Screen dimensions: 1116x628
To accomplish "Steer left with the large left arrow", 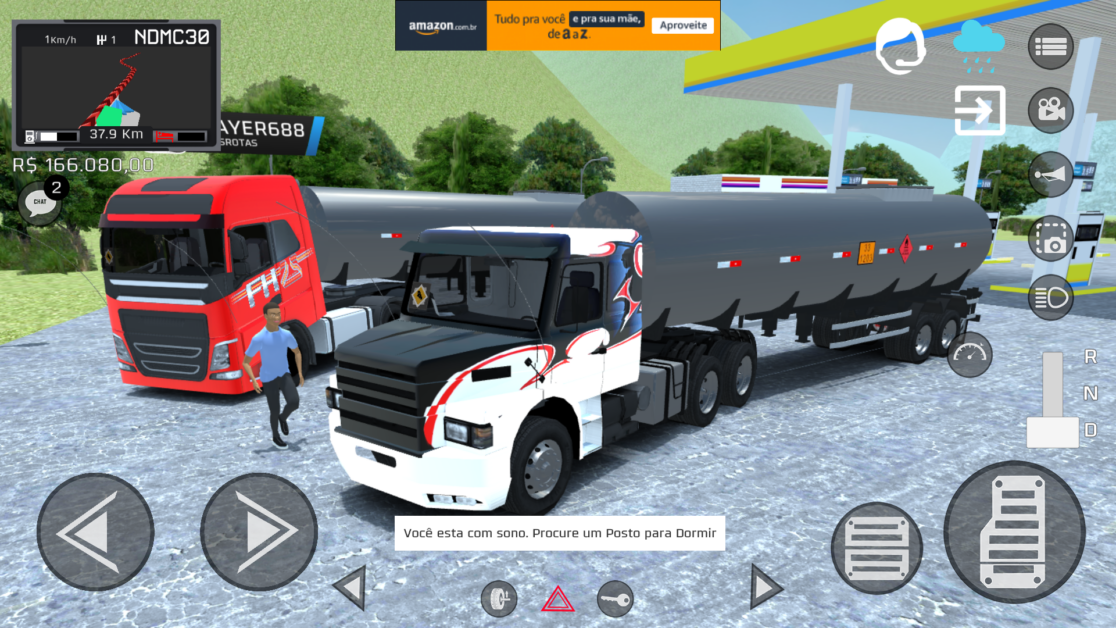I will (95, 531).
